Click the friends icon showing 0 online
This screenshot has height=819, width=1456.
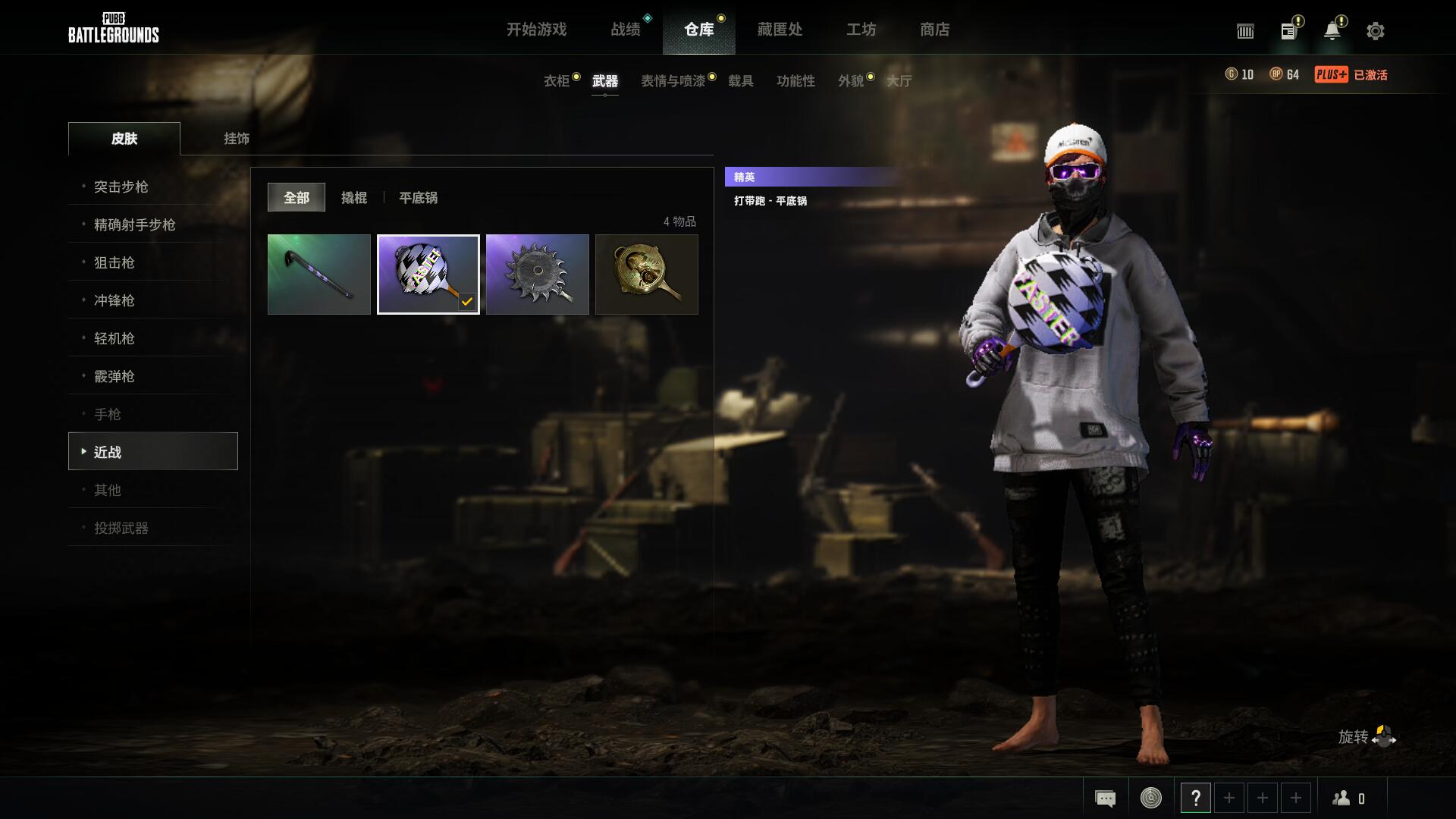[1348, 797]
